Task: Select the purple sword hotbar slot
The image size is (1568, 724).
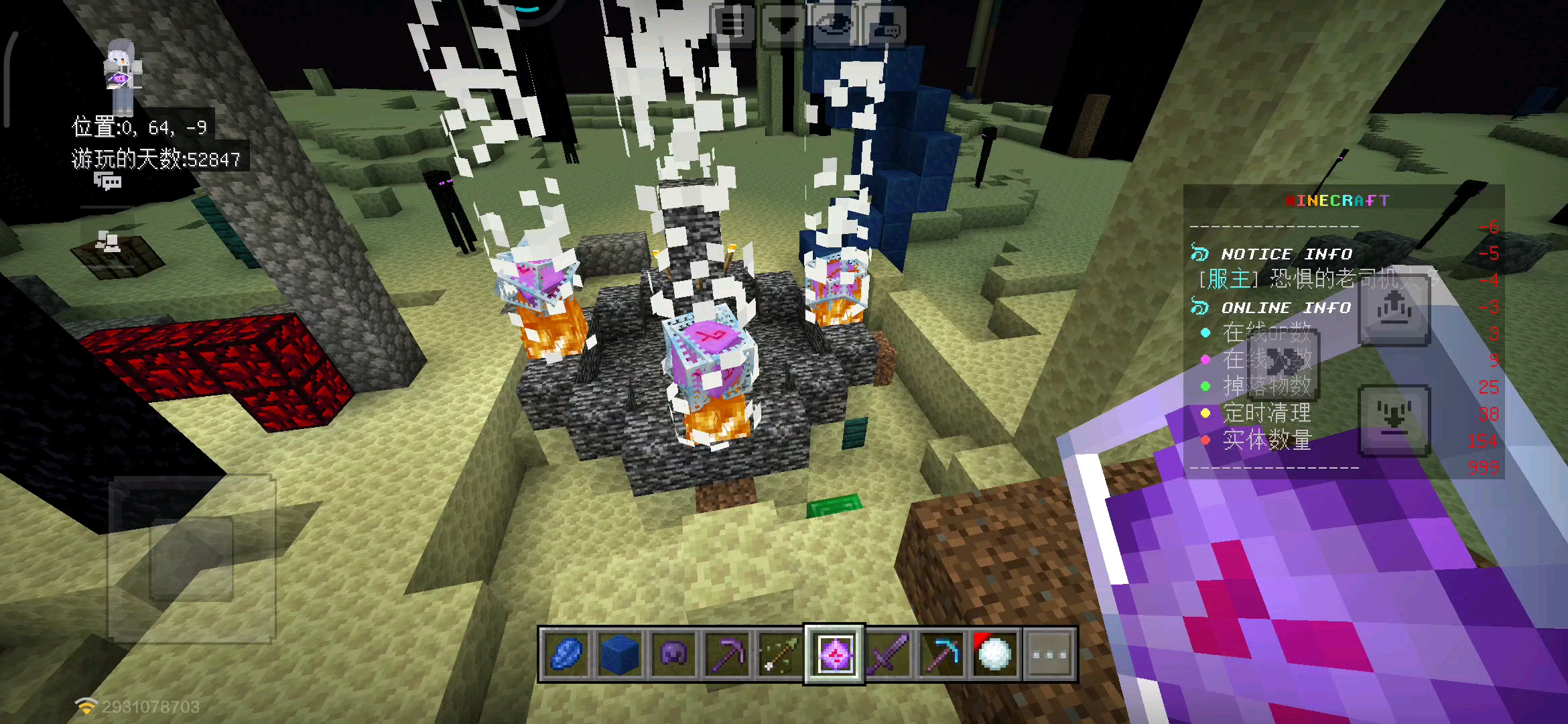Action: (888, 654)
